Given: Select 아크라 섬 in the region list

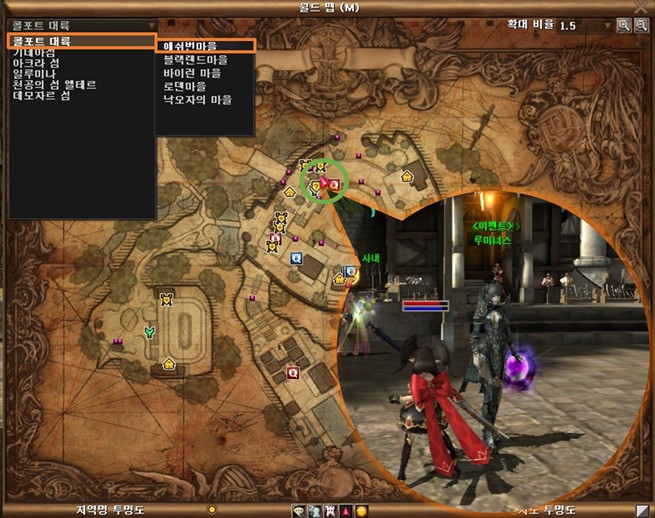Looking at the screenshot, I should [33, 63].
